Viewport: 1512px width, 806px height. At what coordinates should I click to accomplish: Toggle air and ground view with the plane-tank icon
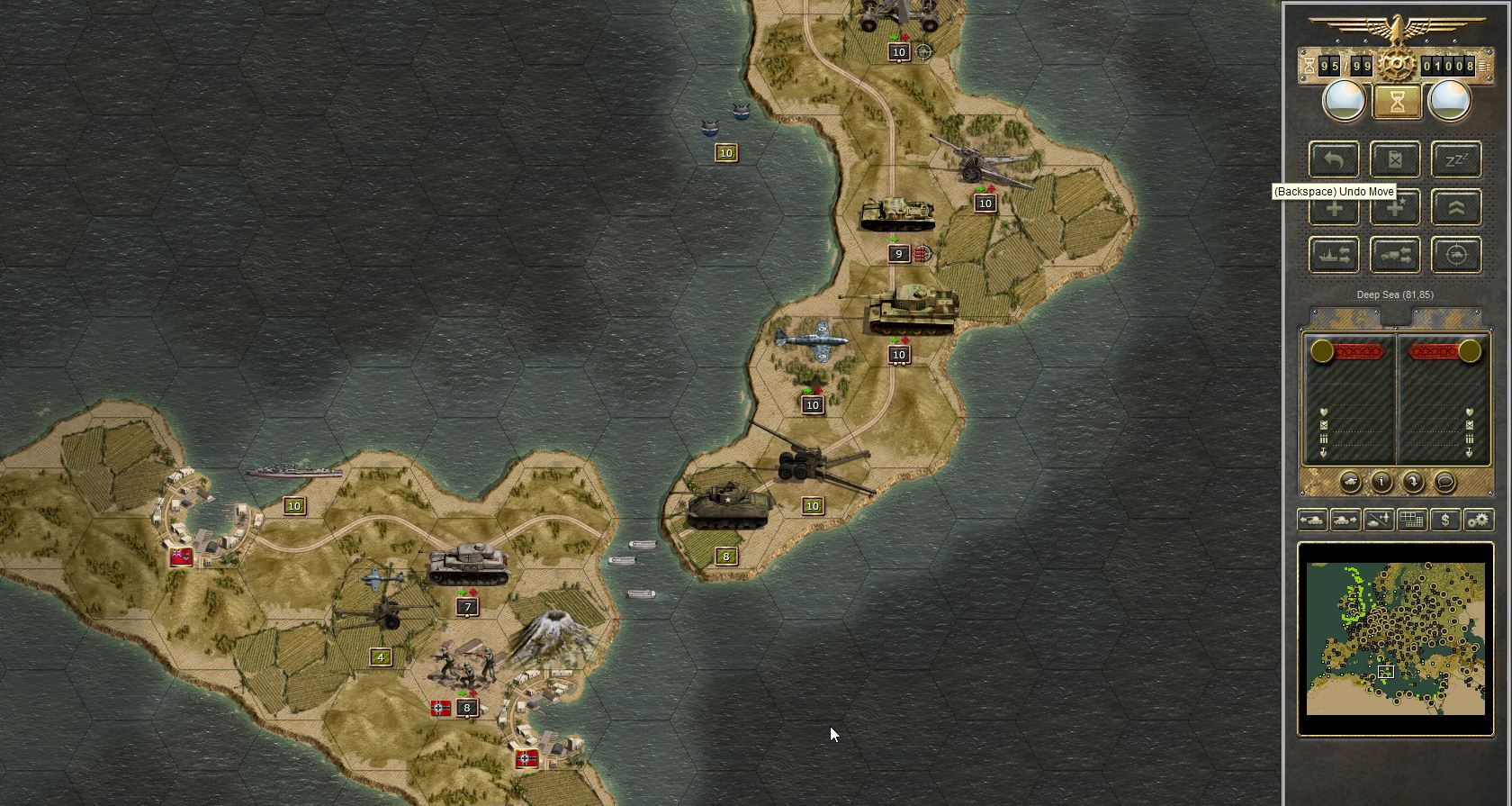(1377, 520)
